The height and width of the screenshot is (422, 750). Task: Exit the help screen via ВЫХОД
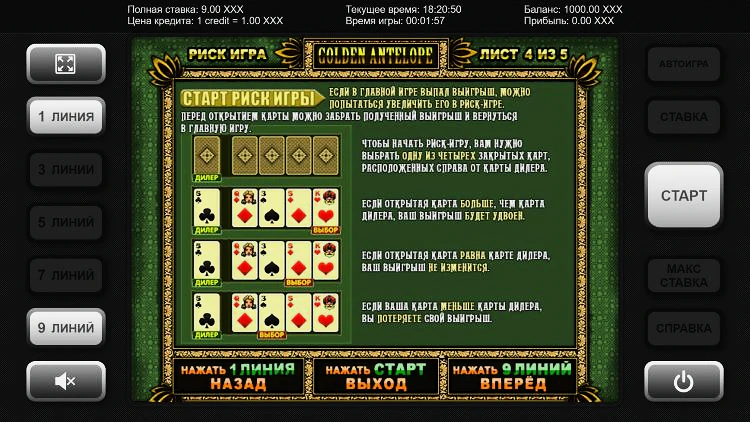click(x=376, y=376)
